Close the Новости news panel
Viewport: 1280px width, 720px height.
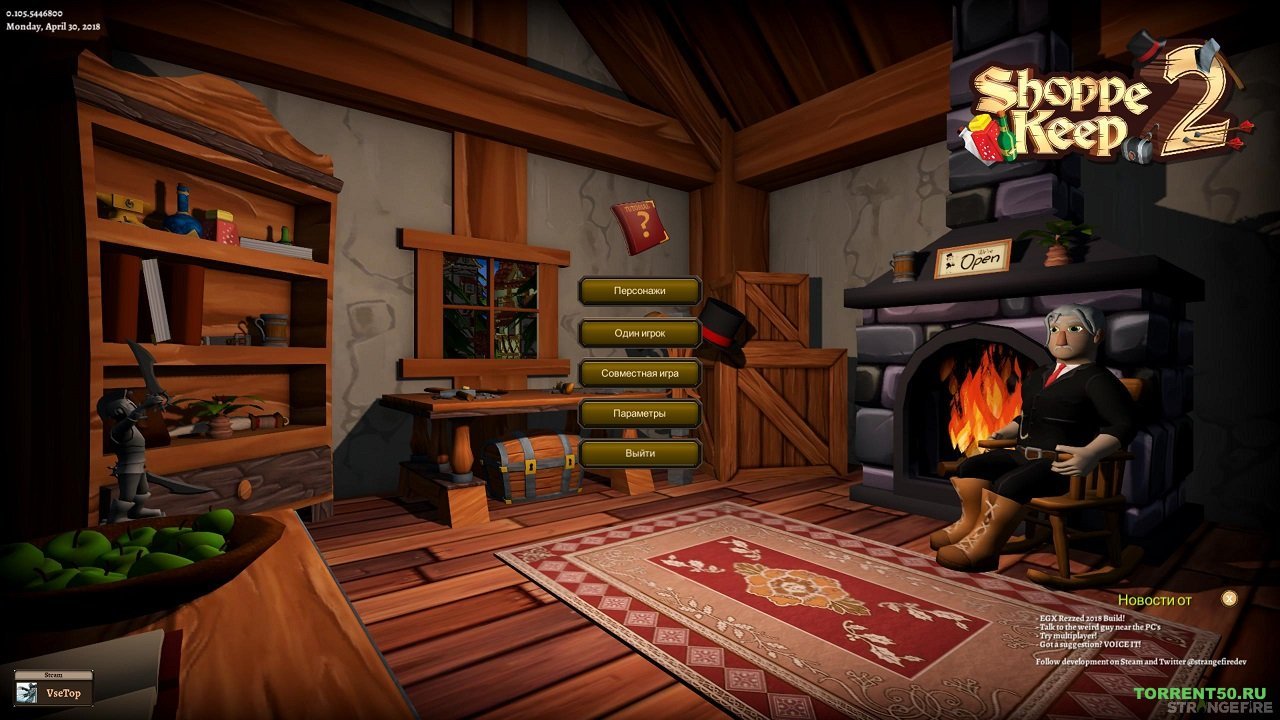point(1229,599)
